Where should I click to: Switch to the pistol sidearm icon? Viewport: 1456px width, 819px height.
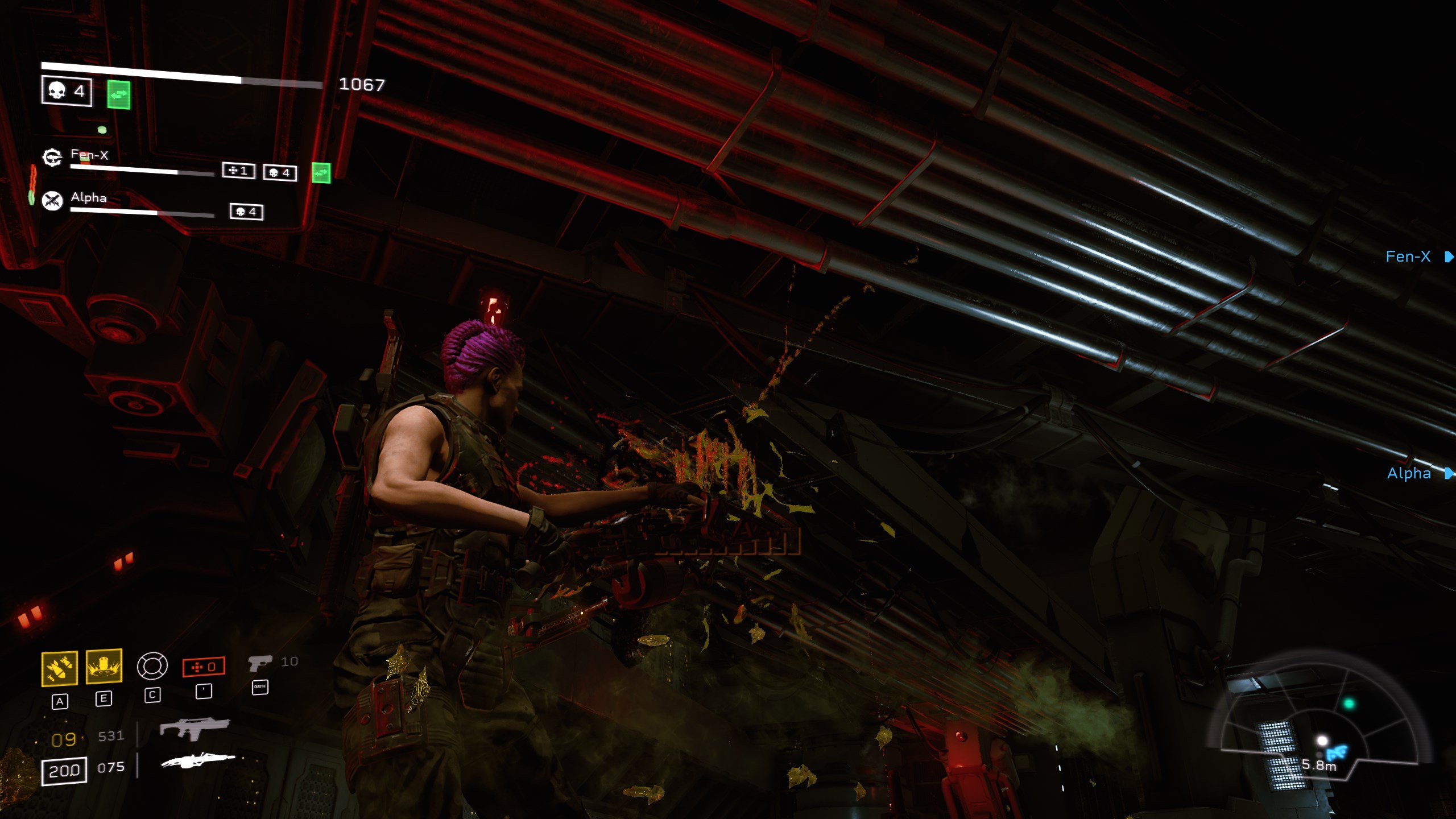[260, 663]
